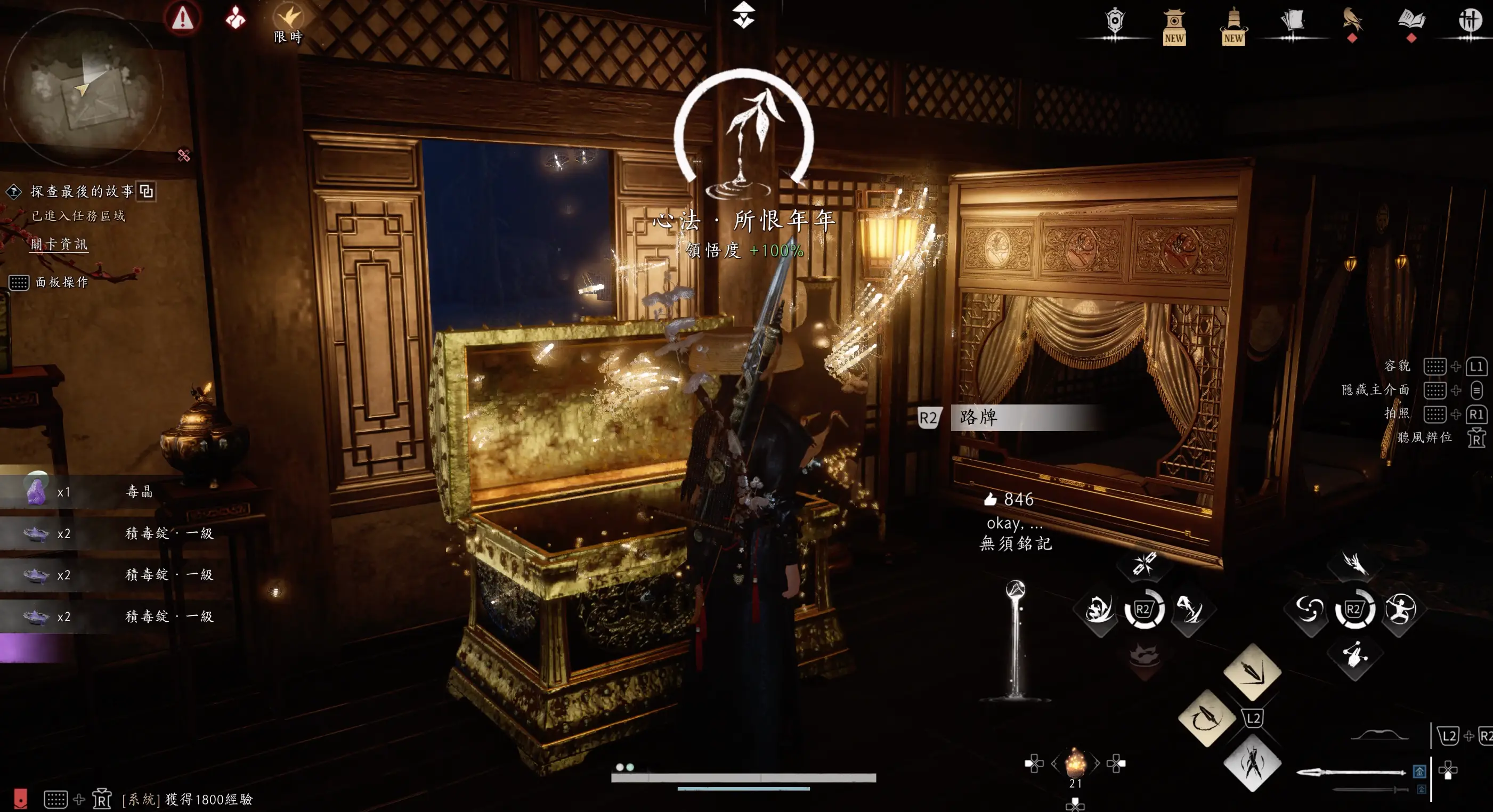The image size is (1493, 812).
Task: Activate the swirling spiral skill icon
Action: (x=1309, y=609)
